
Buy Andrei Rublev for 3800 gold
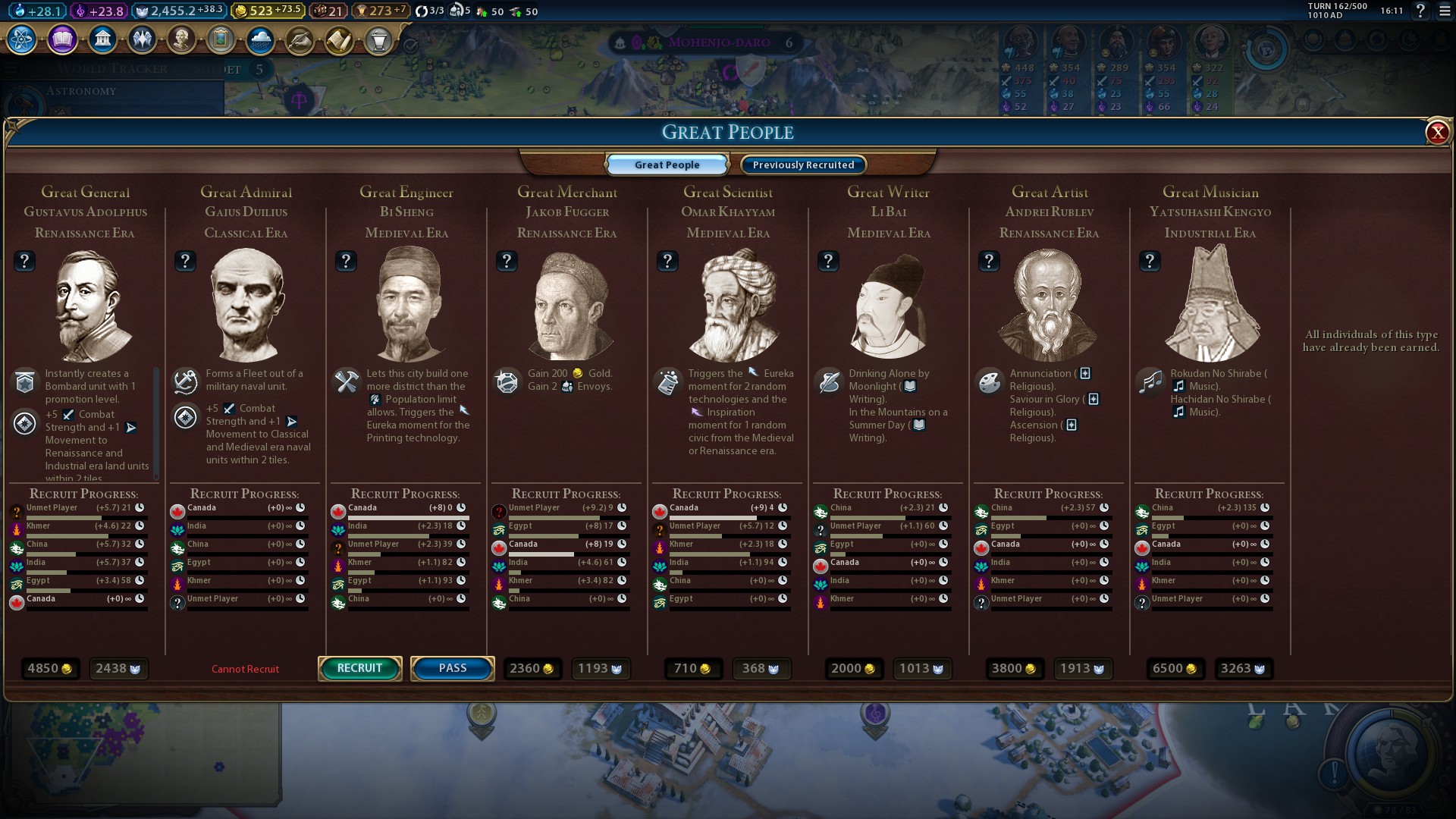coord(1014,668)
